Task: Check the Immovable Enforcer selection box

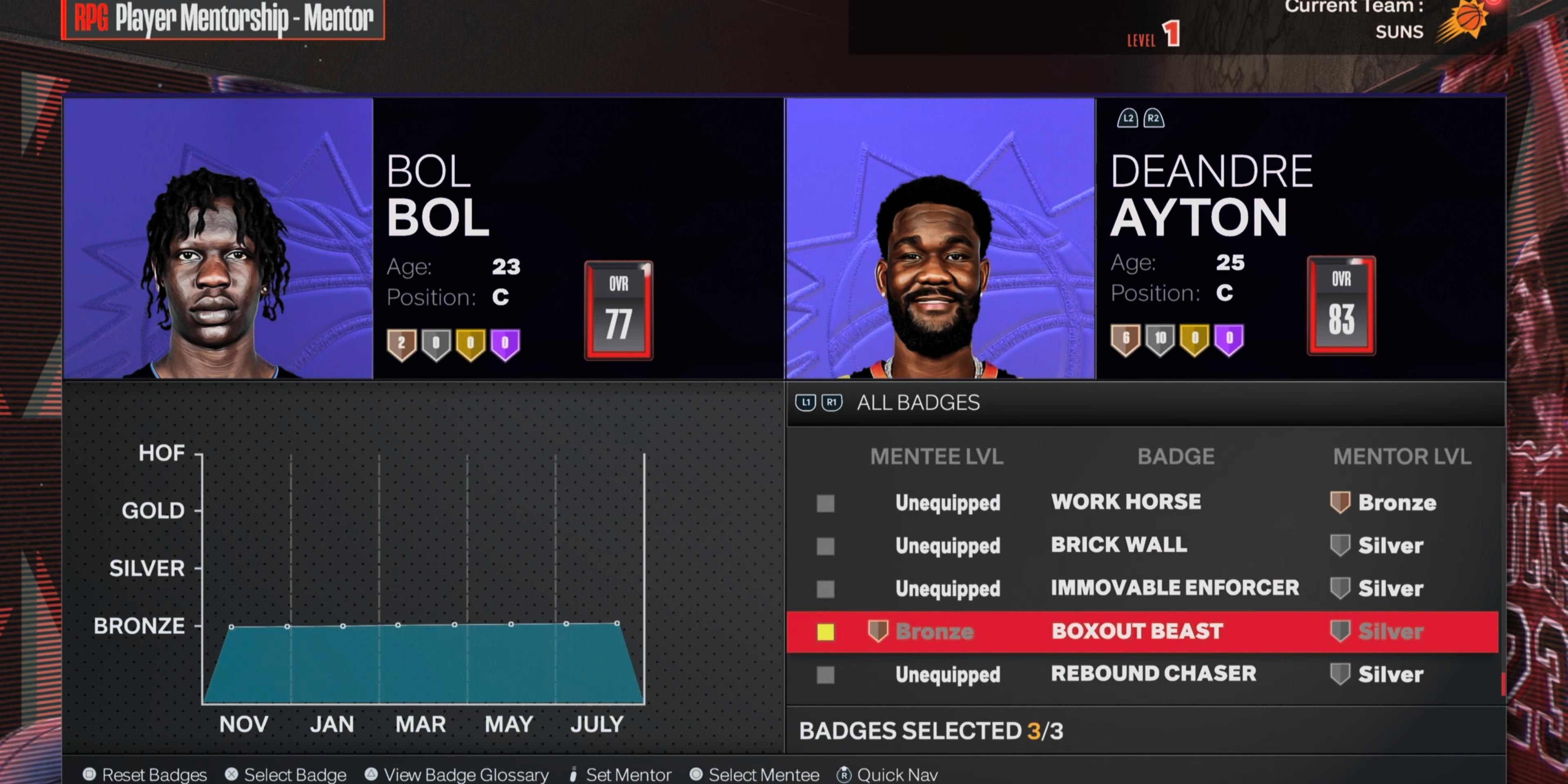Action: point(825,588)
